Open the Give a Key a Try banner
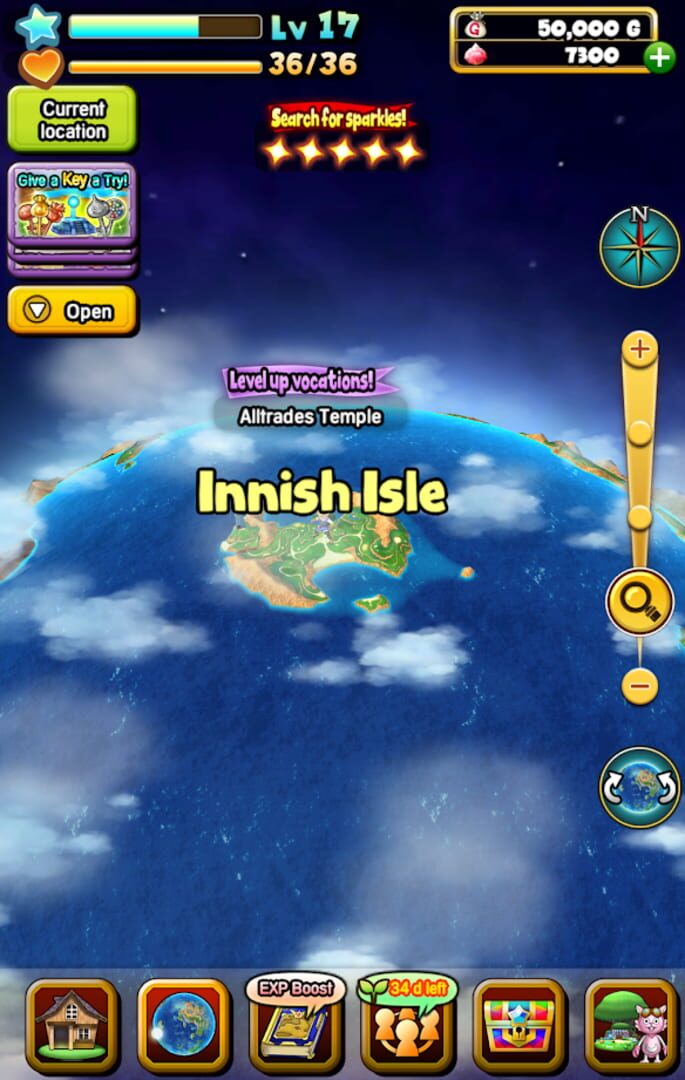 (x=72, y=205)
